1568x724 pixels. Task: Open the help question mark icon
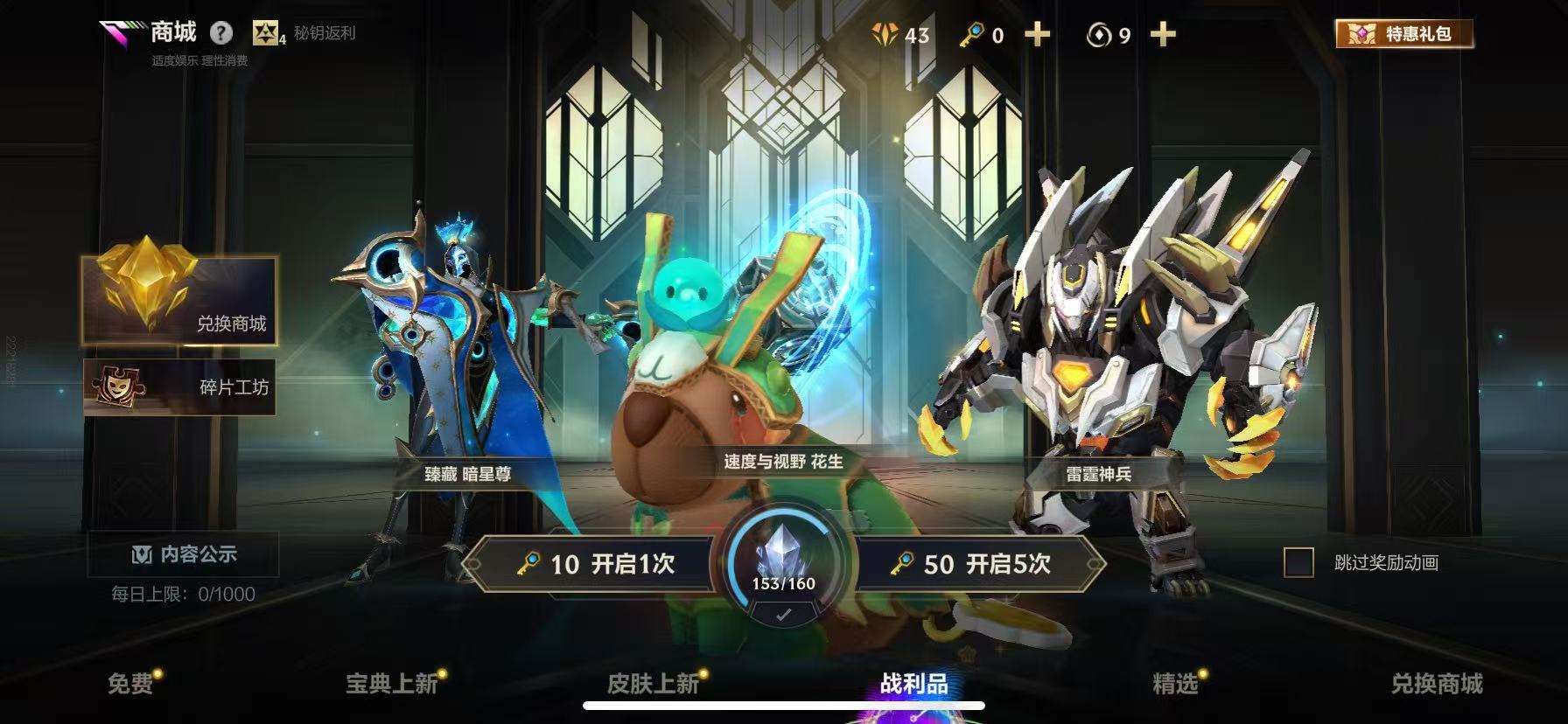tap(221, 33)
